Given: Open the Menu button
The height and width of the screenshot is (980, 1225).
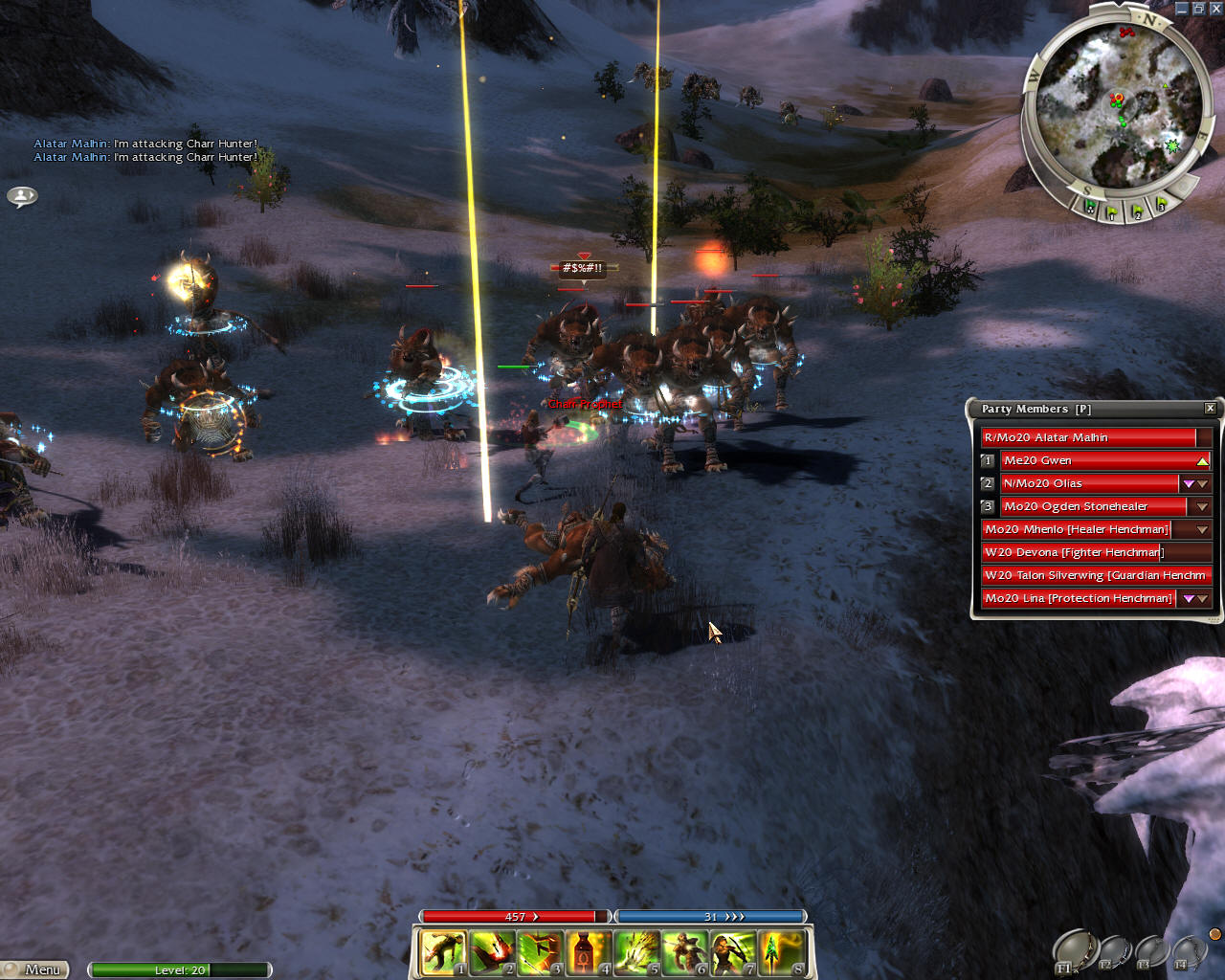Looking at the screenshot, I should pos(36,969).
